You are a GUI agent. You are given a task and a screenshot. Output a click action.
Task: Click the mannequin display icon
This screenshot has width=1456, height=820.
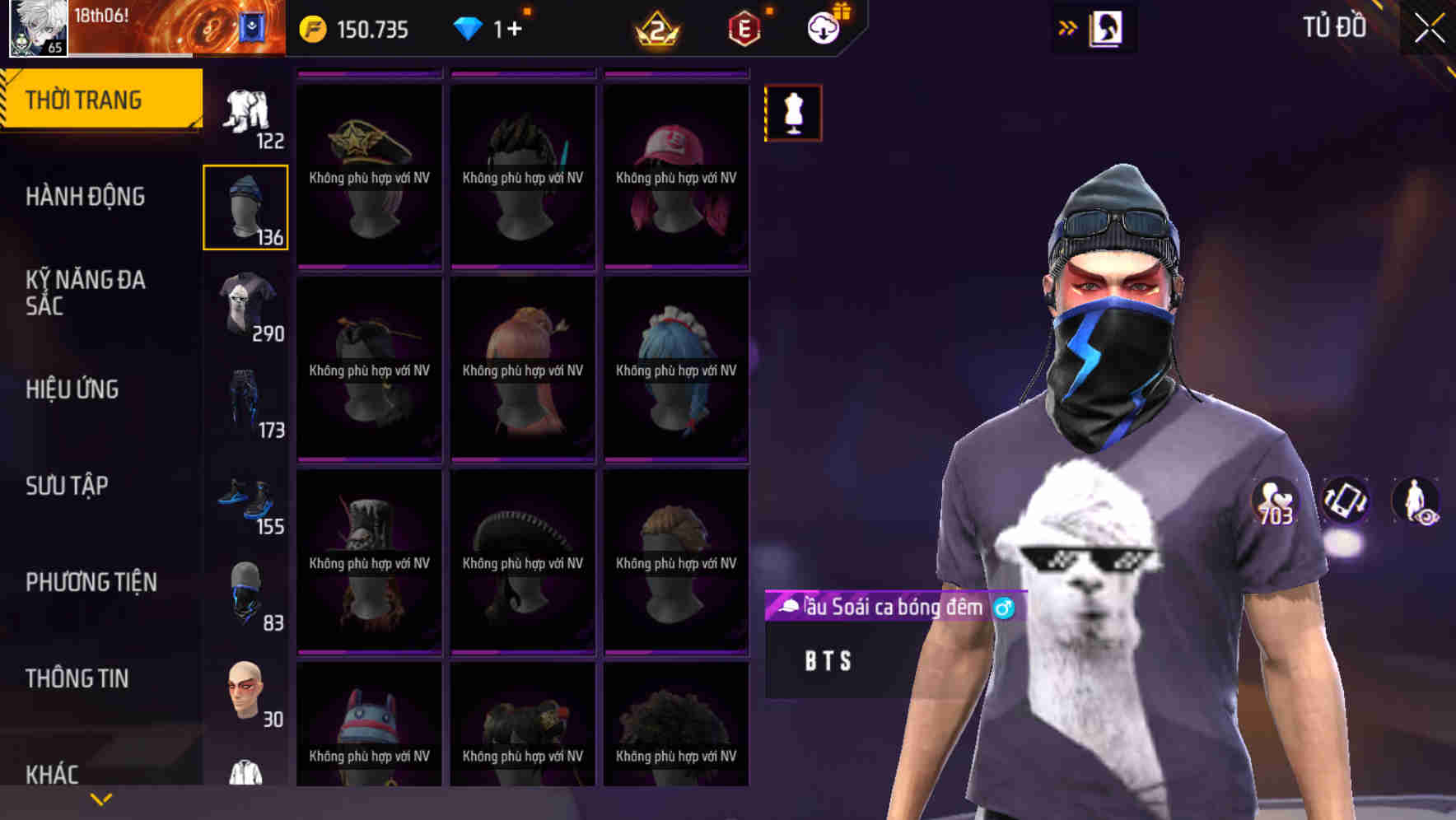[793, 113]
